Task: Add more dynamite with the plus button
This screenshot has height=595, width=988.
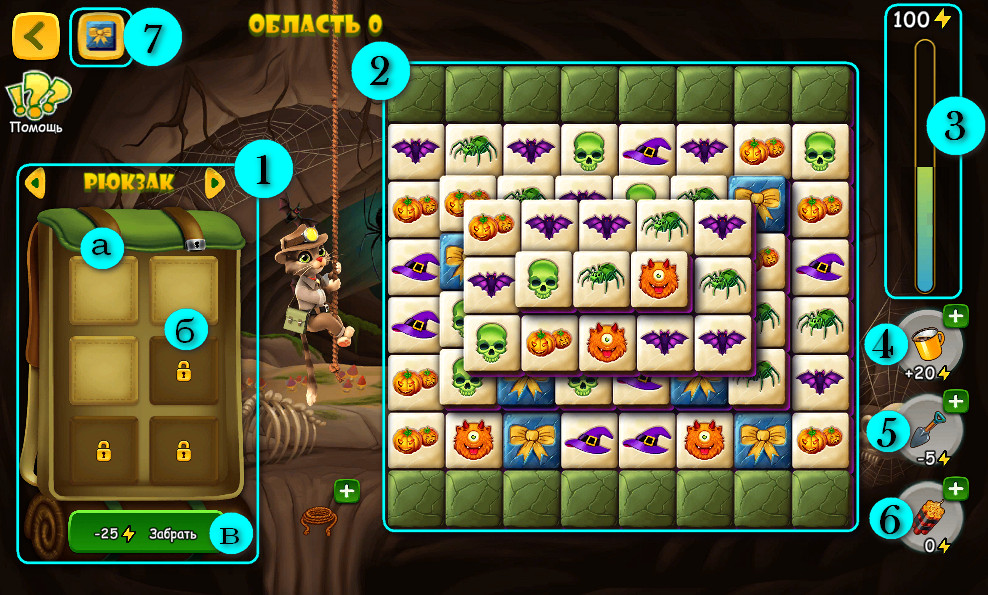Action: click(x=956, y=489)
